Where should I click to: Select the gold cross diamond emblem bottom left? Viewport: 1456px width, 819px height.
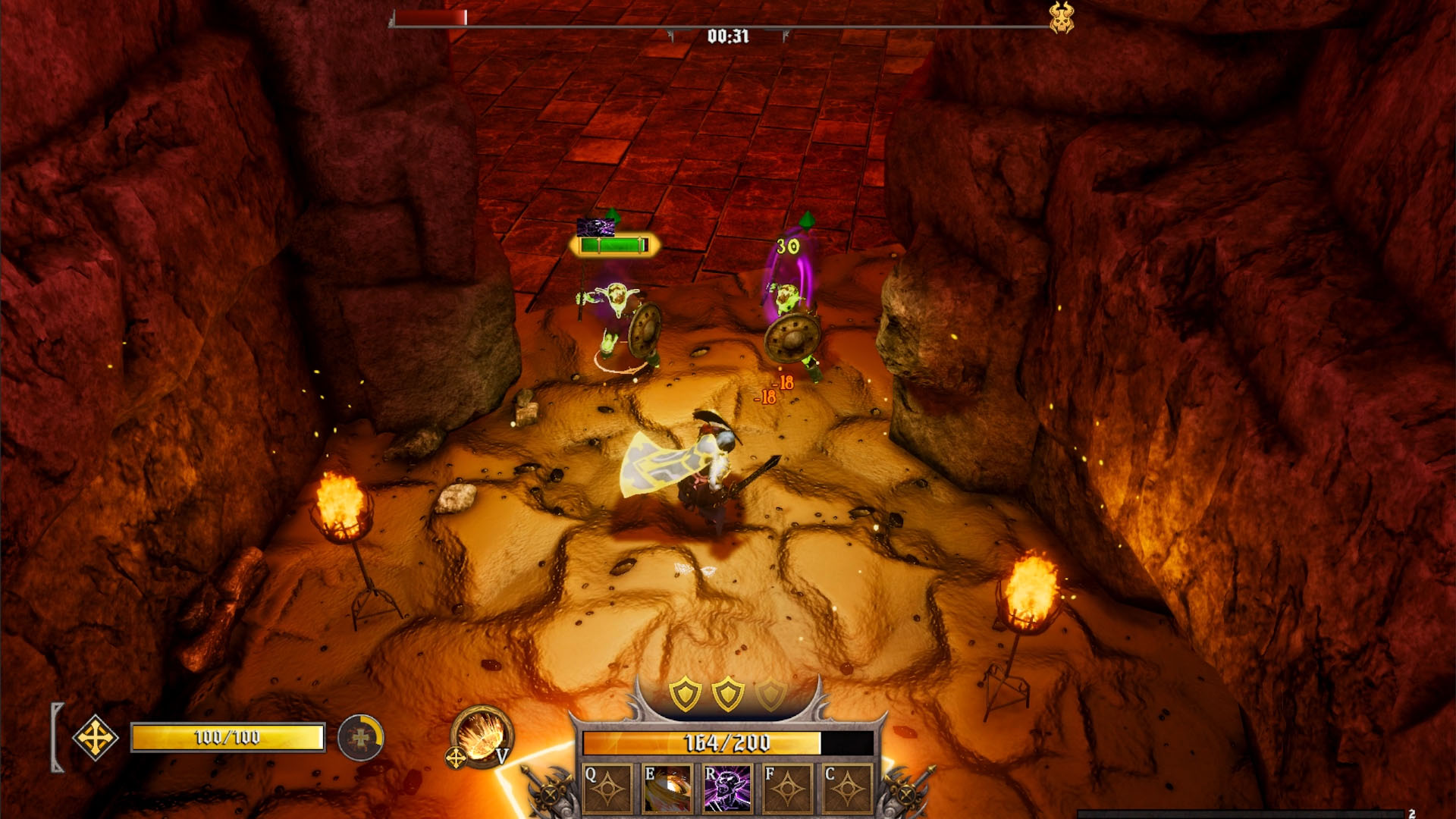click(96, 737)
